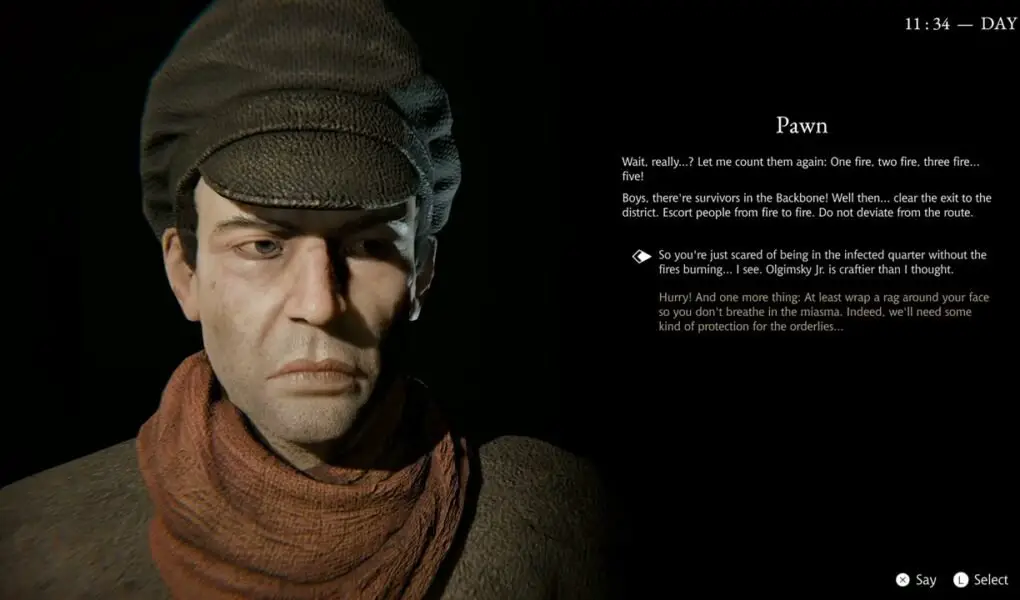This screenshot has width=1020, height=600.
Task: Choose the reply about Olgimsky Jr. being crafty
Action: tap(821, 262)
